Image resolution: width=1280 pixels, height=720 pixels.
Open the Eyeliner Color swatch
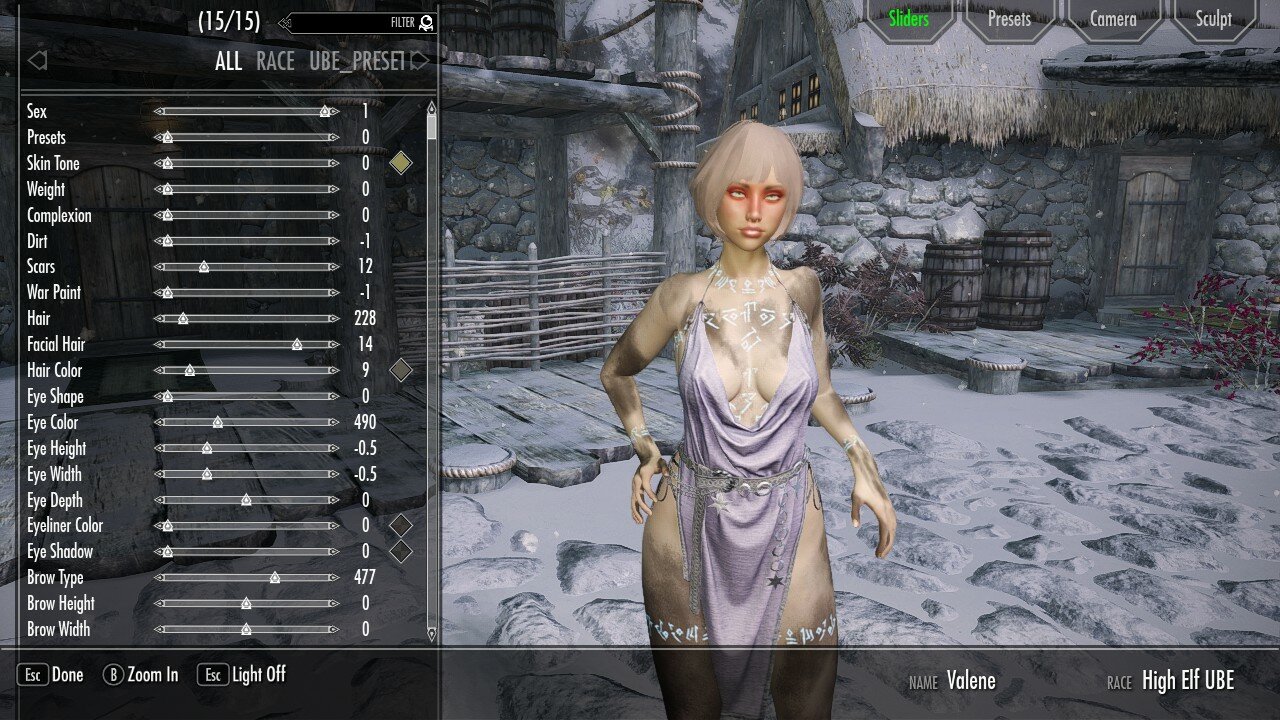400,525
